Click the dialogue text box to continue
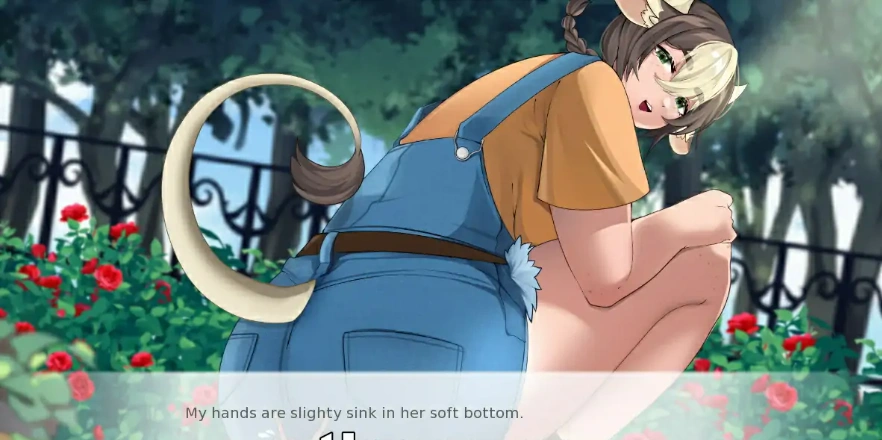Image resolution: width=882 pixels, height=440 pixels. click(x=440, y=408)
